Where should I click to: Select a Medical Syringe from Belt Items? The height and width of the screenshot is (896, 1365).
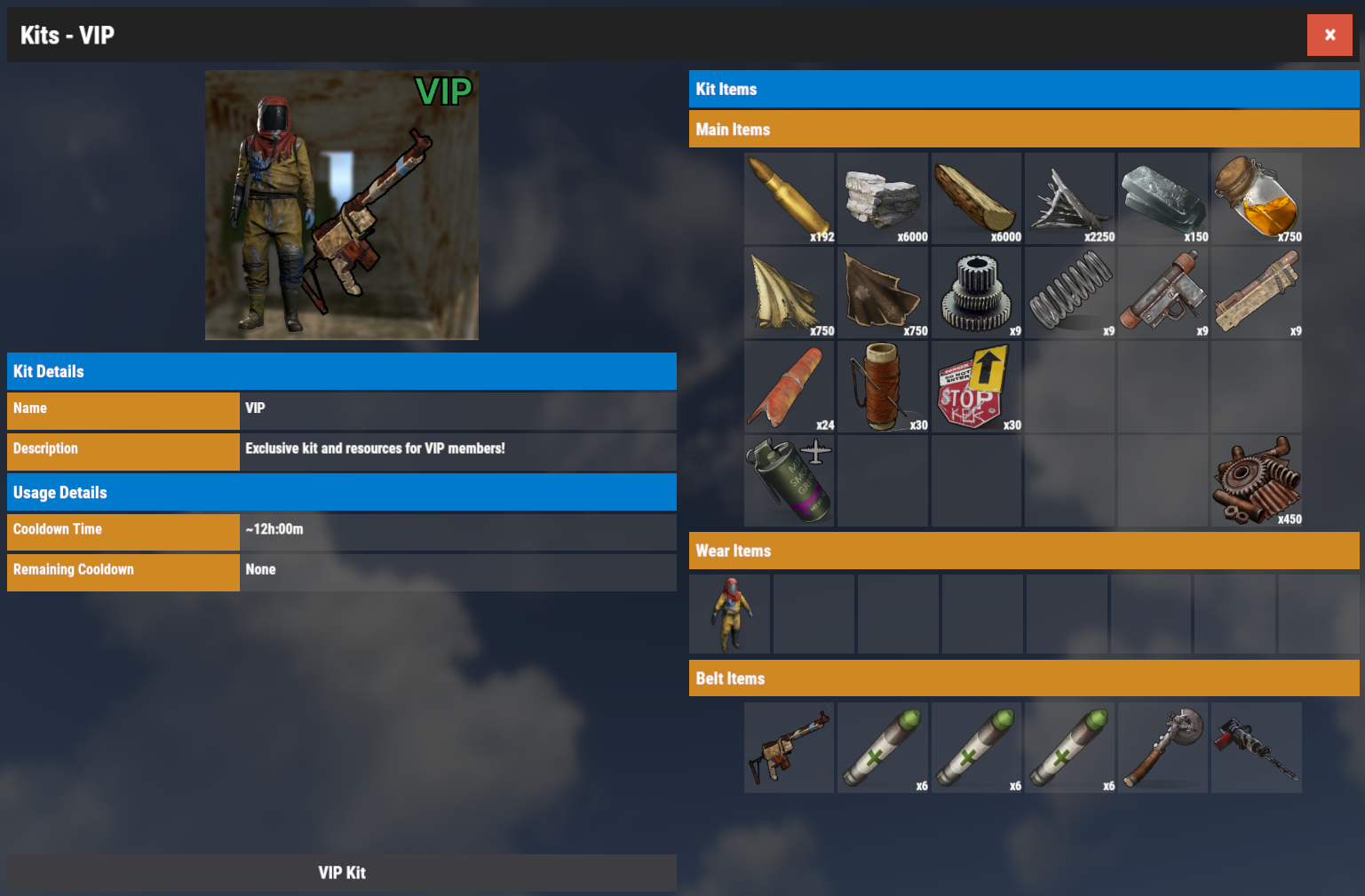pyautogui.click(x=883, y=747)
